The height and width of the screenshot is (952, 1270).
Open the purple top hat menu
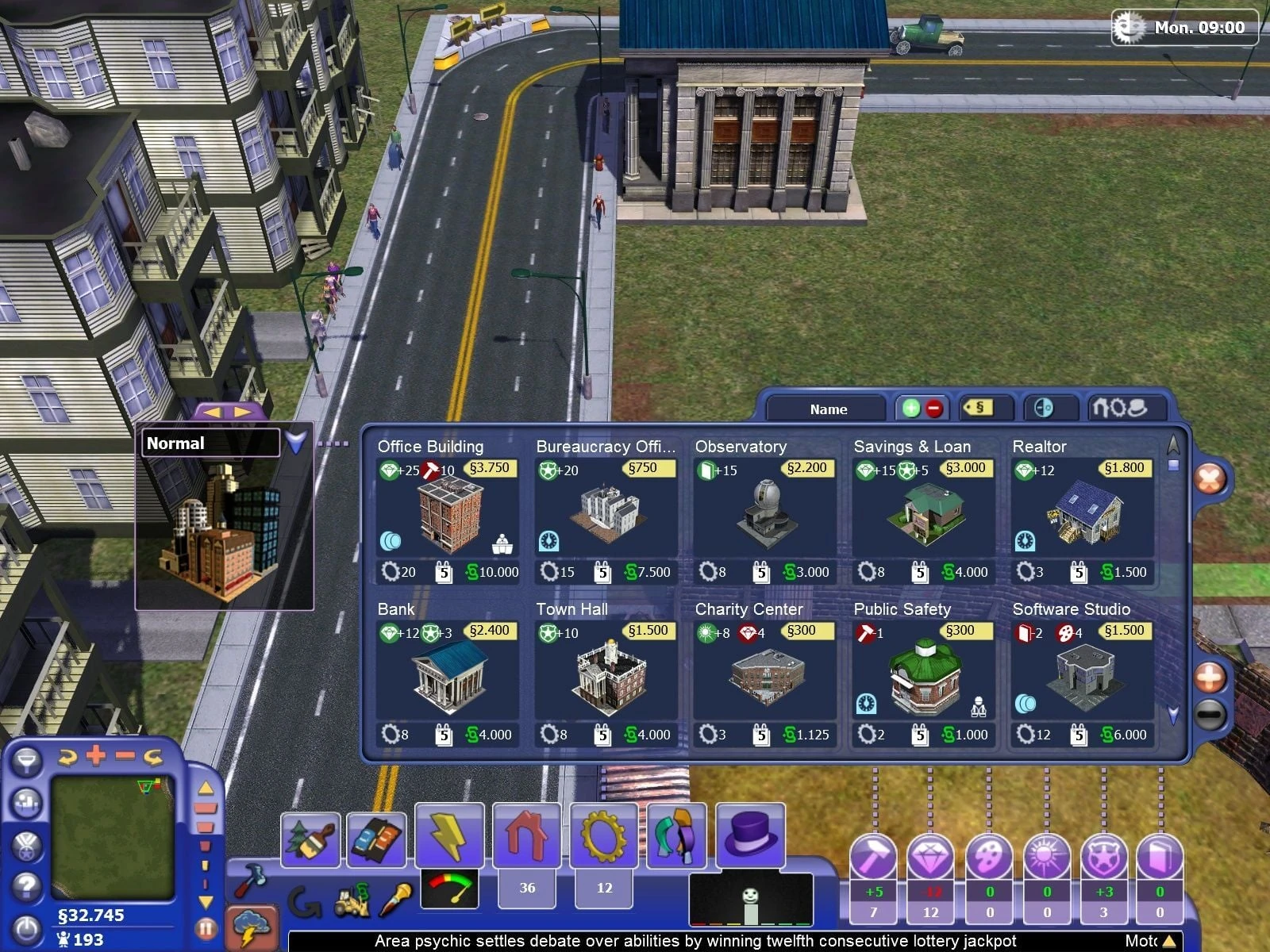(750, 834)
